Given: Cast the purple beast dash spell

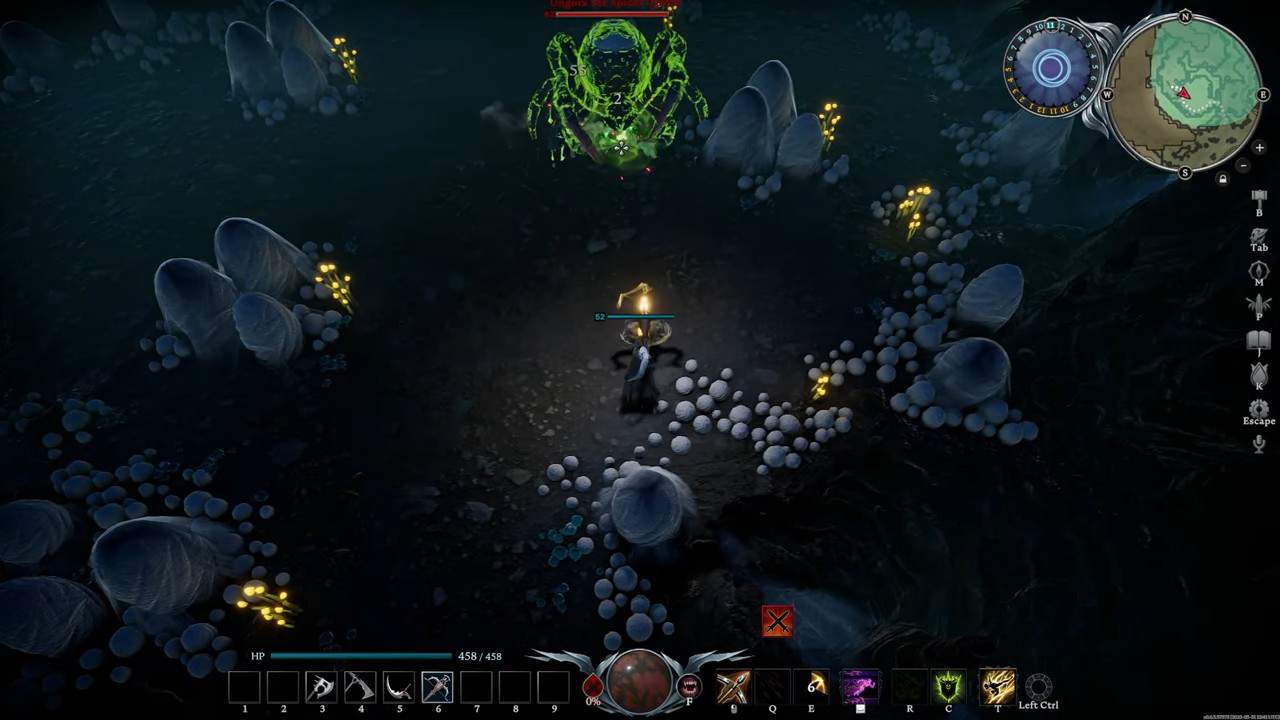Looking at the screenshot, I should [859, 687].
